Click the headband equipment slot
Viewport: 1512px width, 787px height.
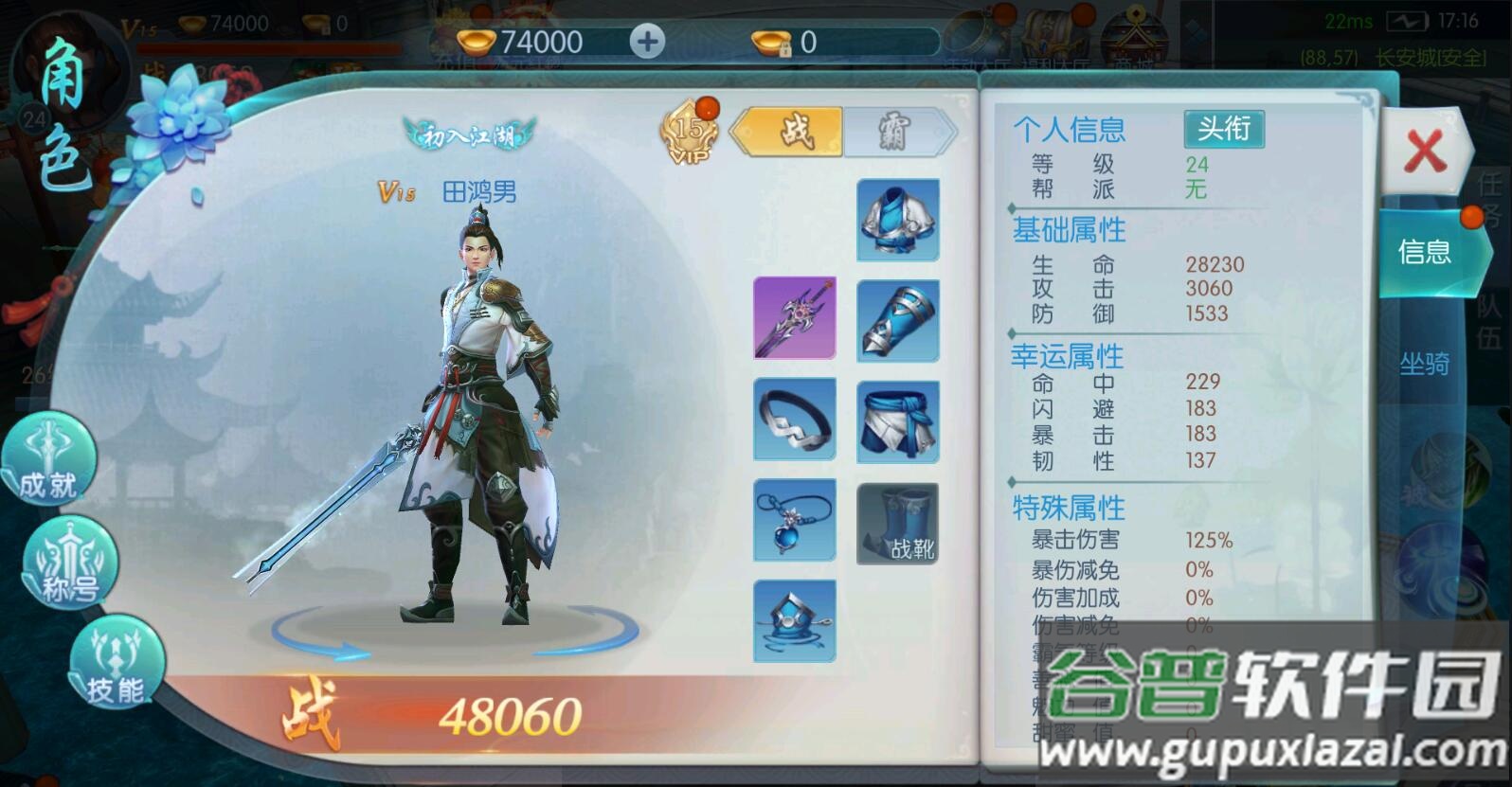coord(794,420)
